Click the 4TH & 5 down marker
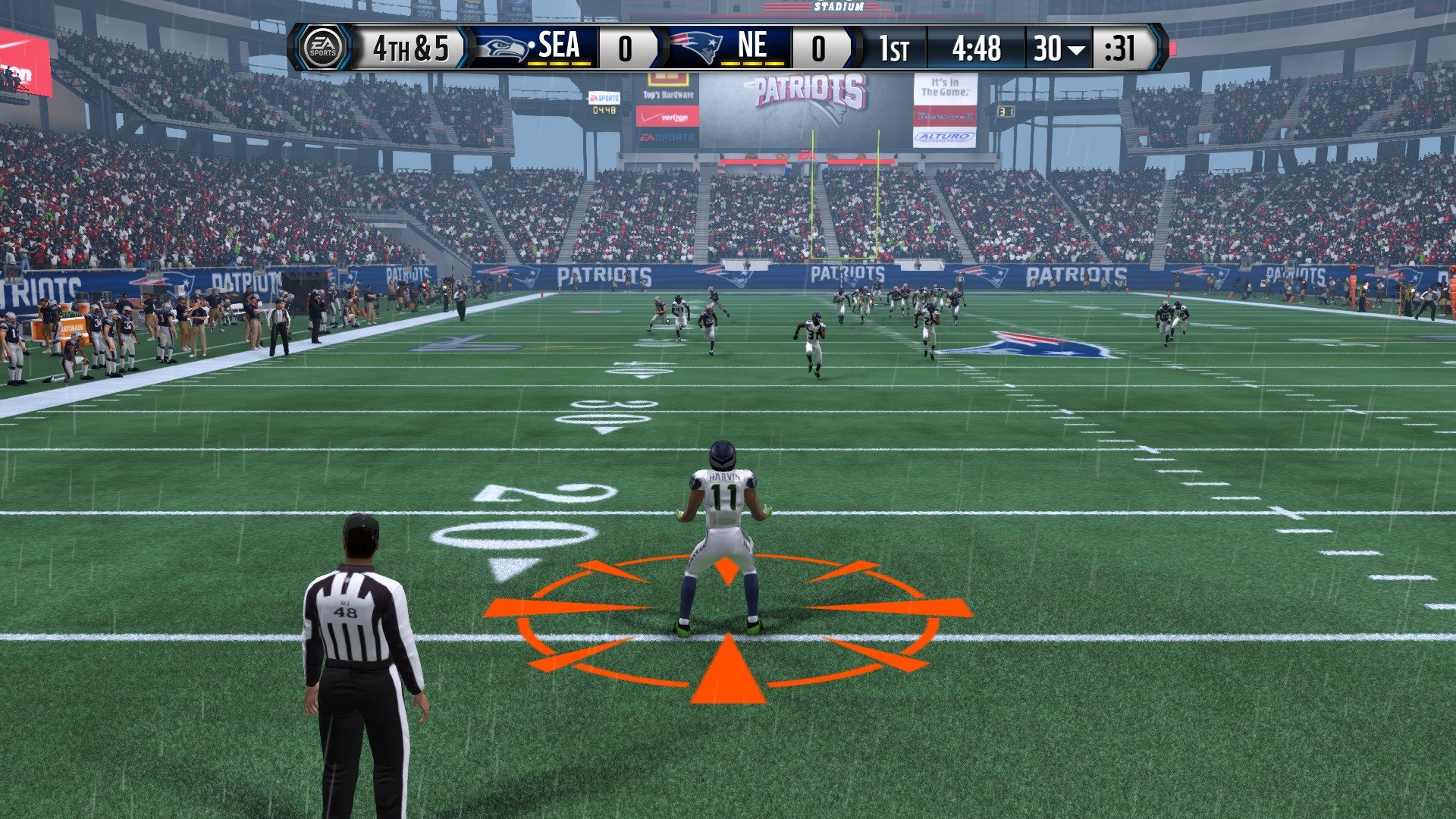 pos(409,49)
